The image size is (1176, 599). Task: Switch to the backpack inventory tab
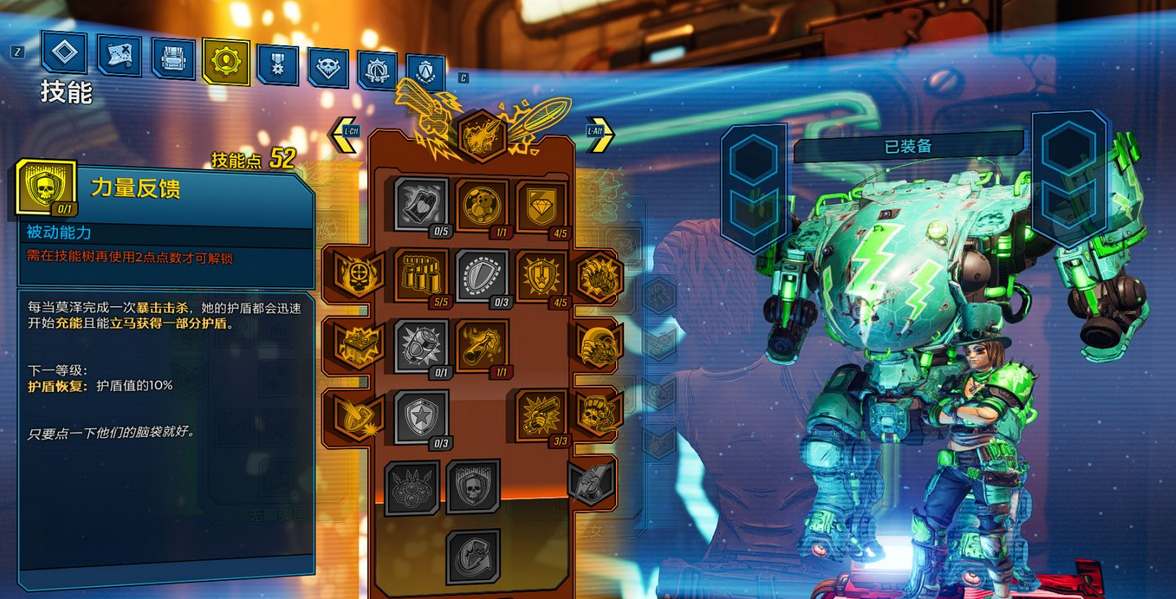tap(173, 58)
